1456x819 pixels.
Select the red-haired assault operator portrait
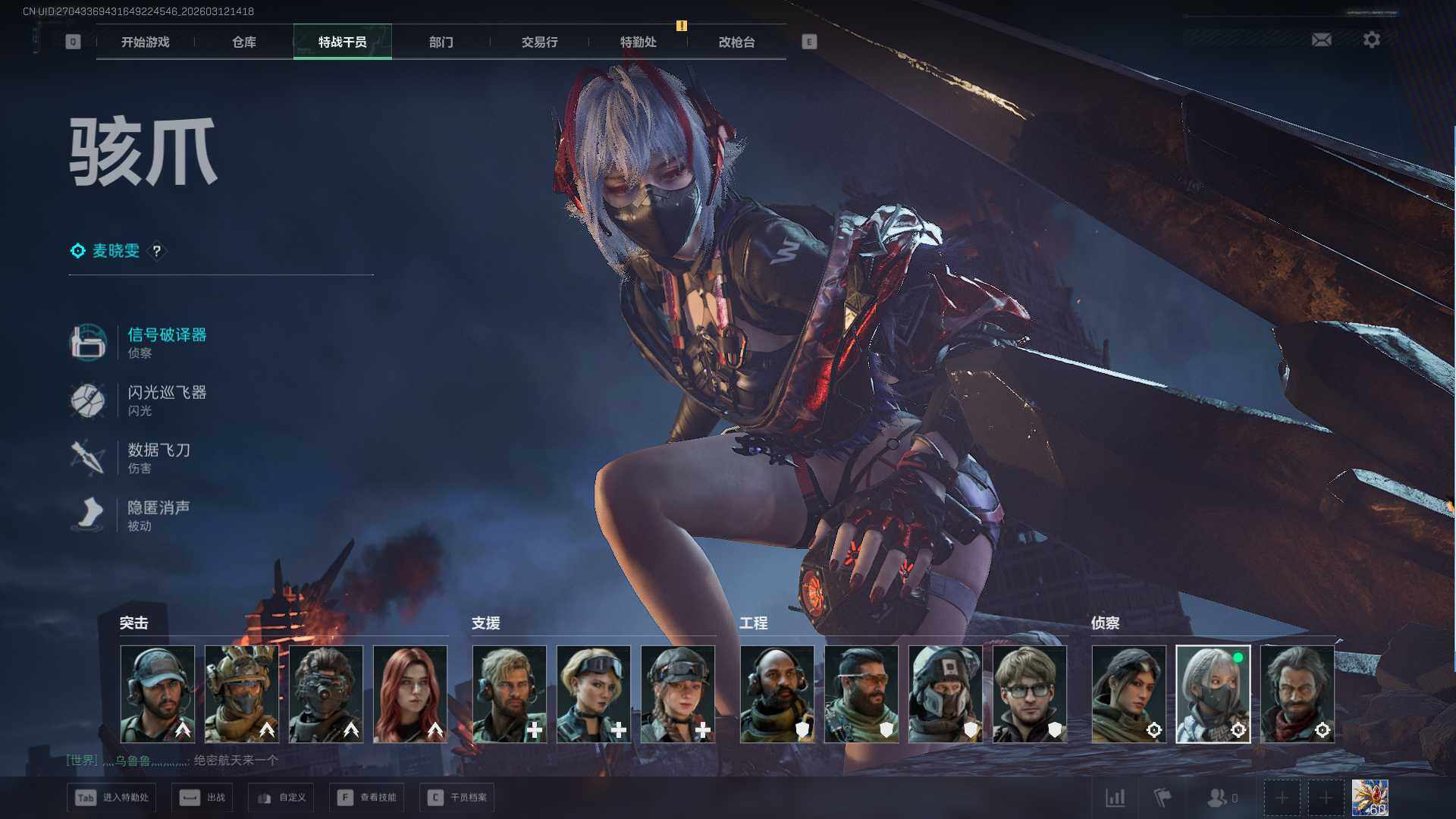[410, 694]
